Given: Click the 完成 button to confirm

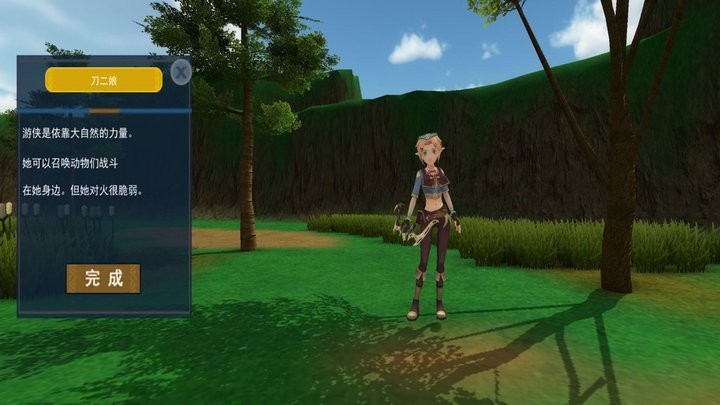Looking at the screenshot, I should coord(103,278).
